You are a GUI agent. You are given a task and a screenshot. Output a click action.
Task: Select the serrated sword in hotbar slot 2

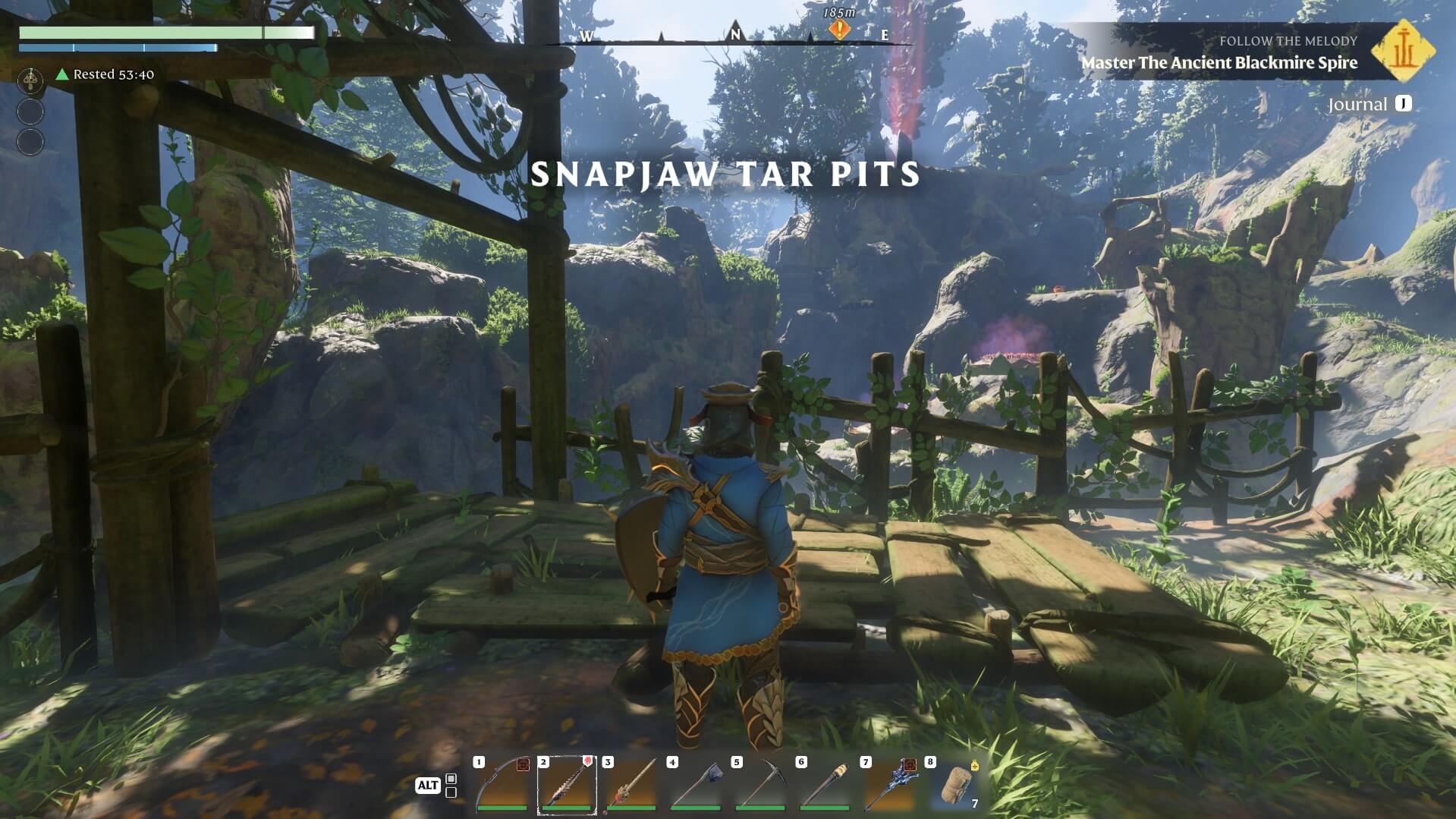(566, 785)
